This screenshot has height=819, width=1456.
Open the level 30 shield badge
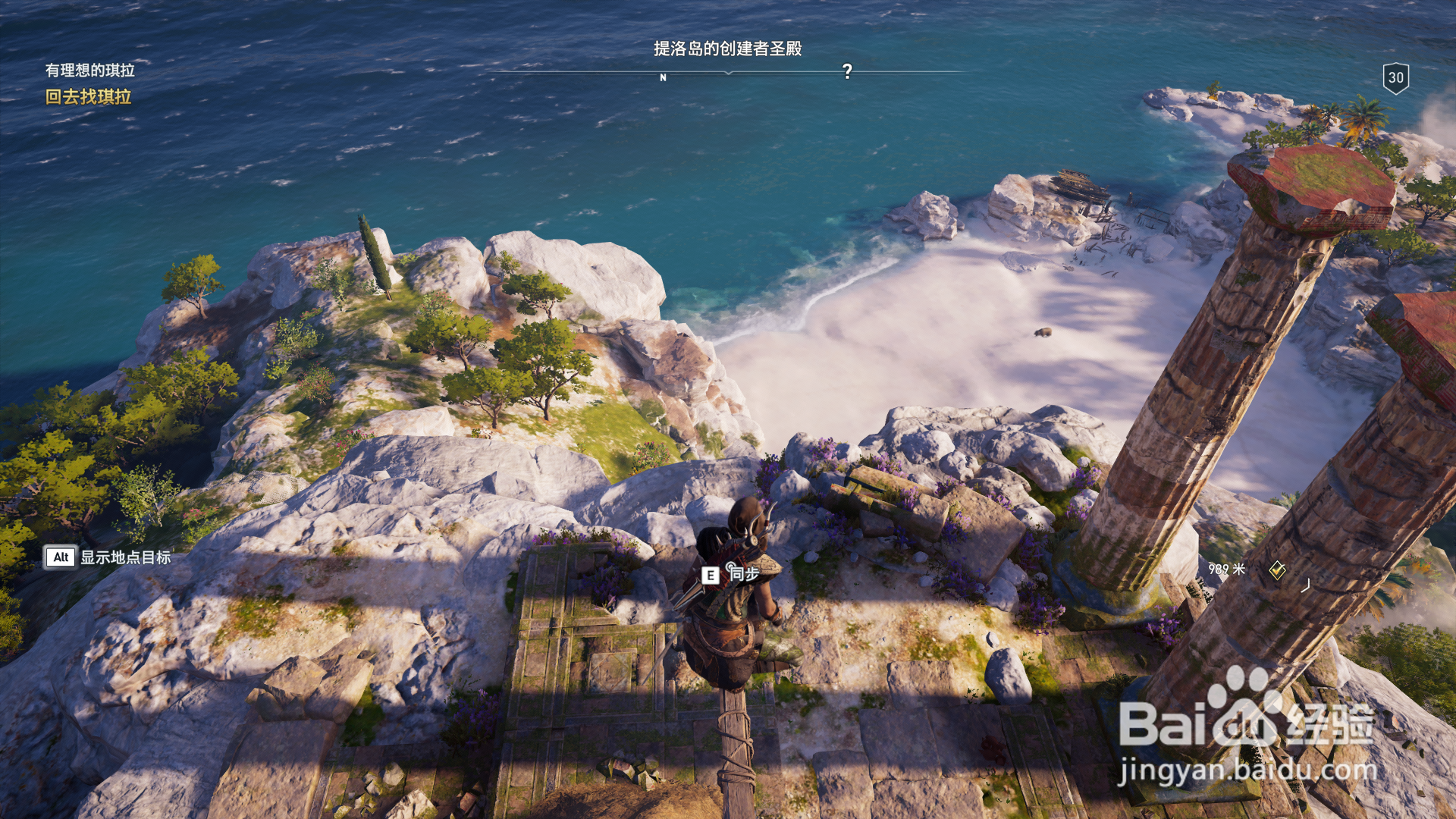click(x=1395, y=78)
